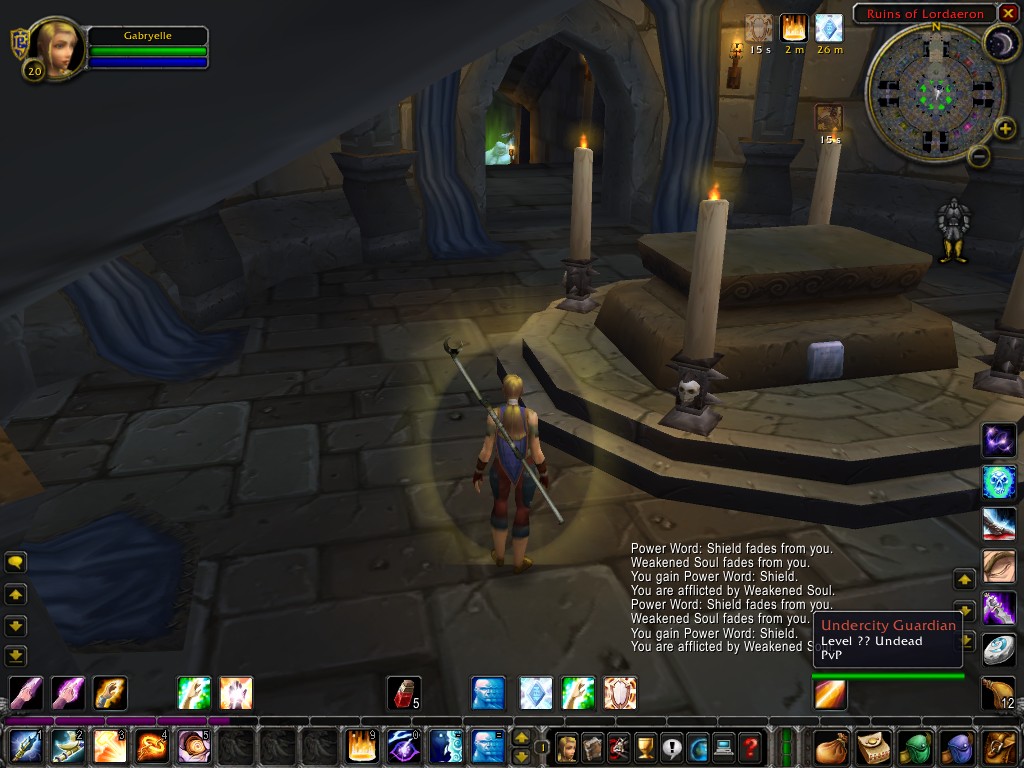The image size is (1024, 768).
Task: Use the red potion with 5 charges
Action: pos(402,693)
